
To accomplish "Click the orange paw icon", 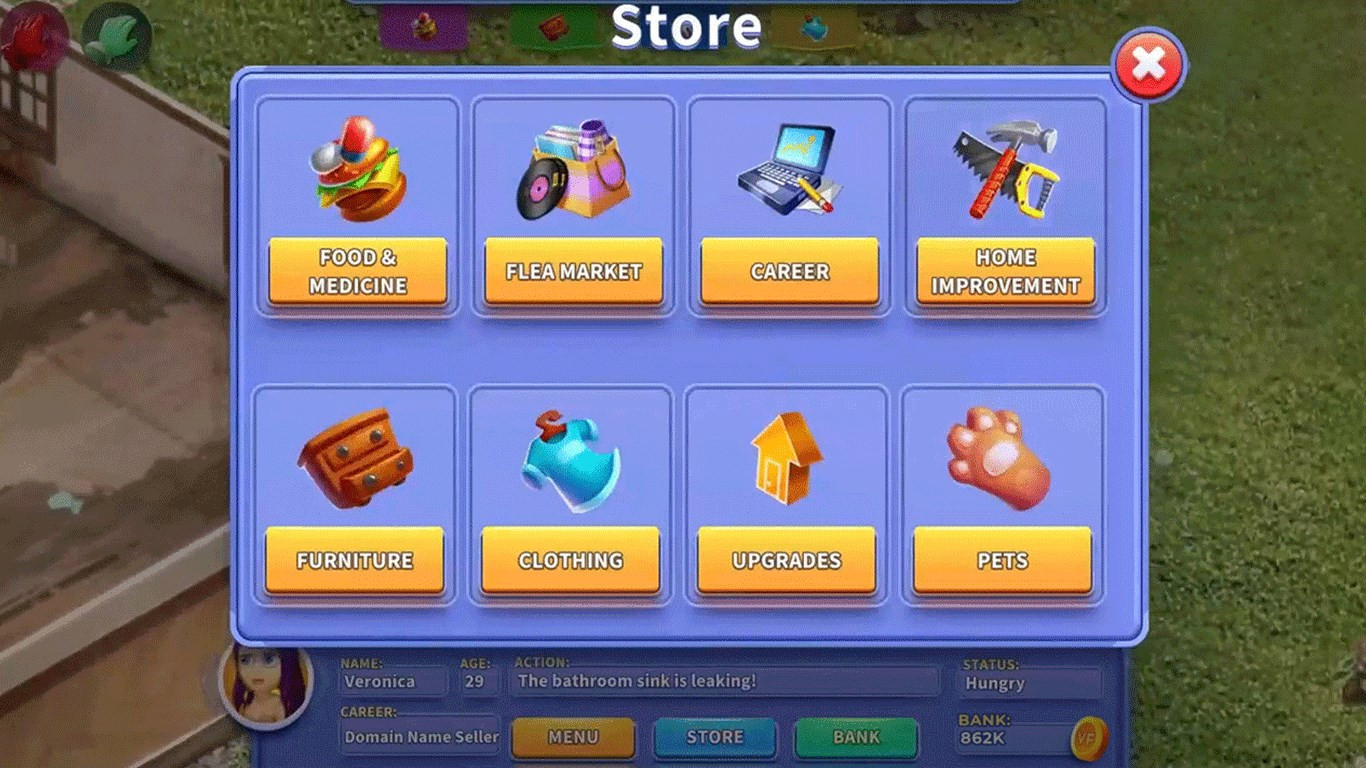I will pyautogui.click(x=998, y=456).
